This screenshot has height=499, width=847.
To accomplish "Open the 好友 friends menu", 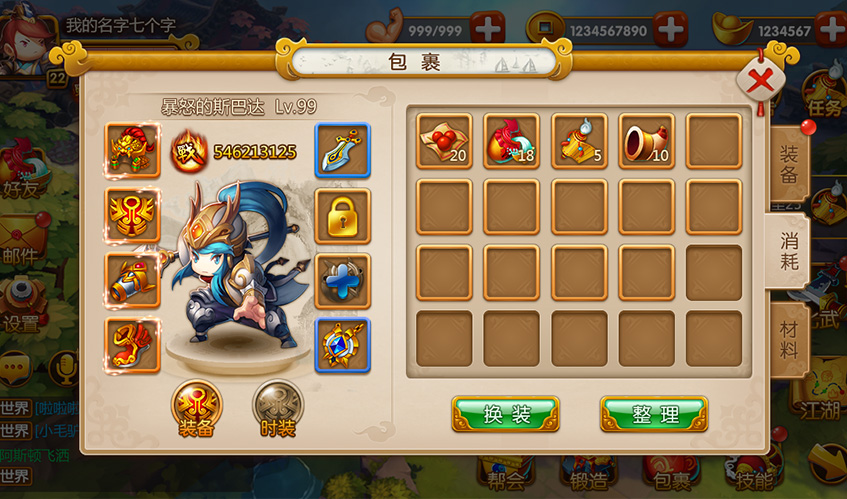I will click(22, 170).
